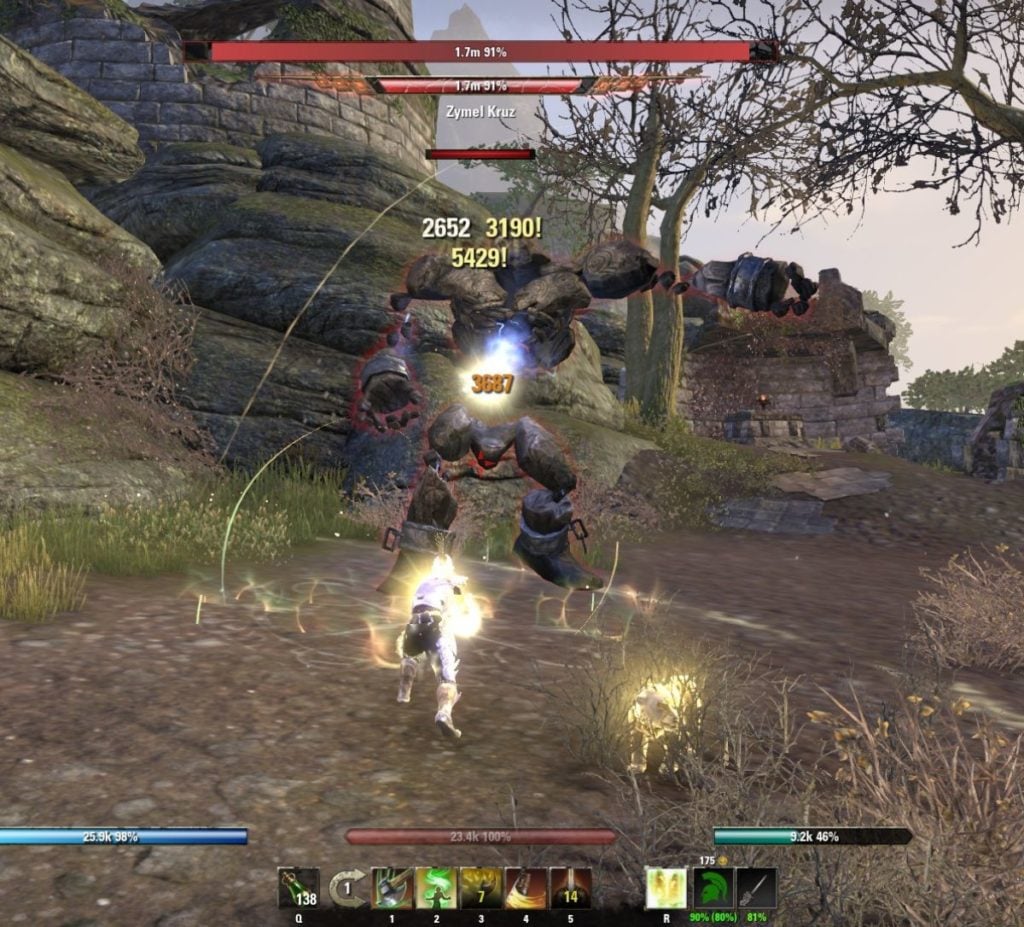The height and width of the screenshot is (927, 1024).
Task: Use the quickslot potion with 138 charges
Action: 298,888
